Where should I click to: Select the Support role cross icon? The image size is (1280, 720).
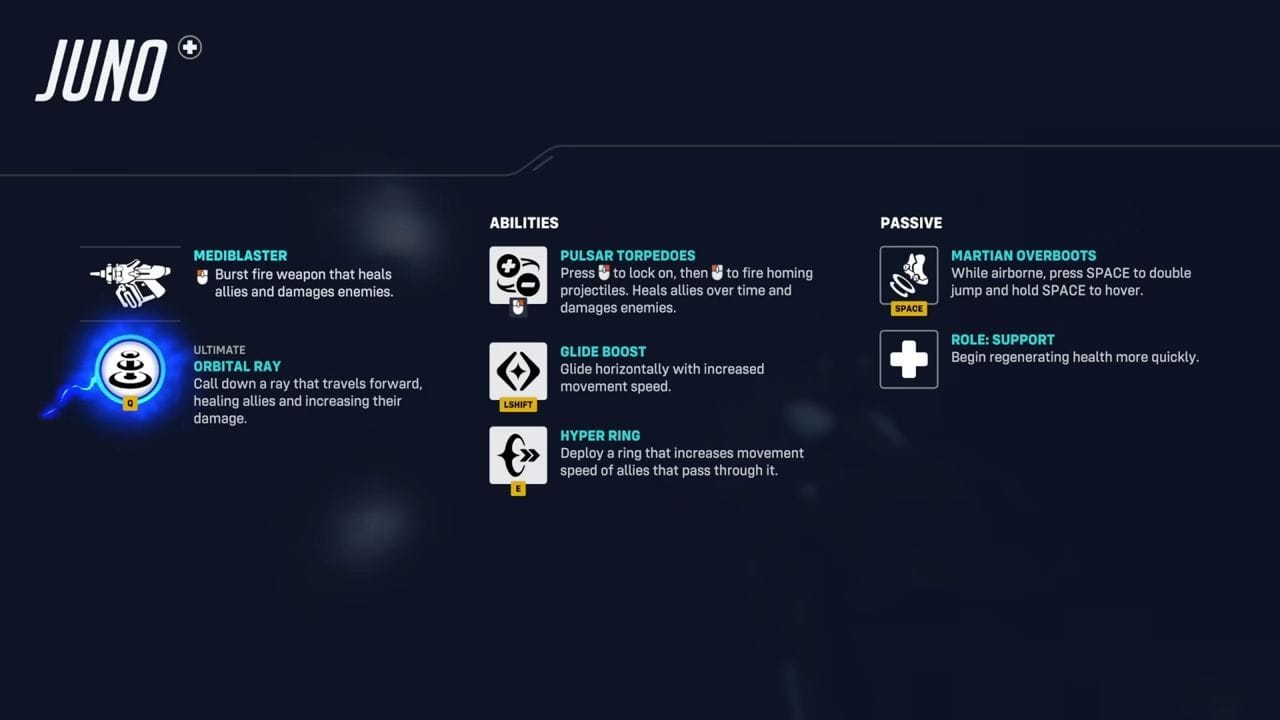pyautogui.click(x=908, y=359)
